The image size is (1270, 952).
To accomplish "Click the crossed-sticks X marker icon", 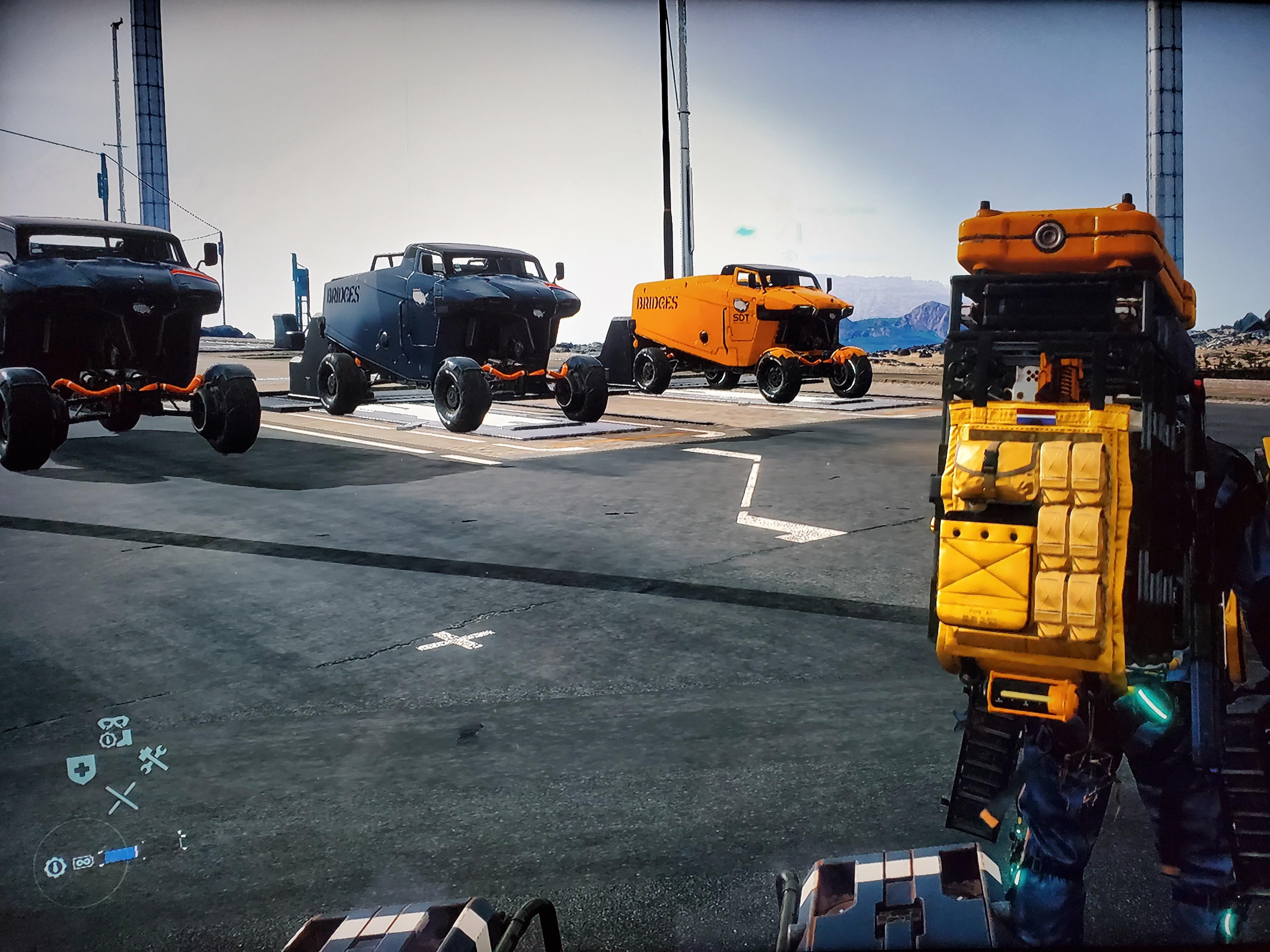I will coord(122,798).
